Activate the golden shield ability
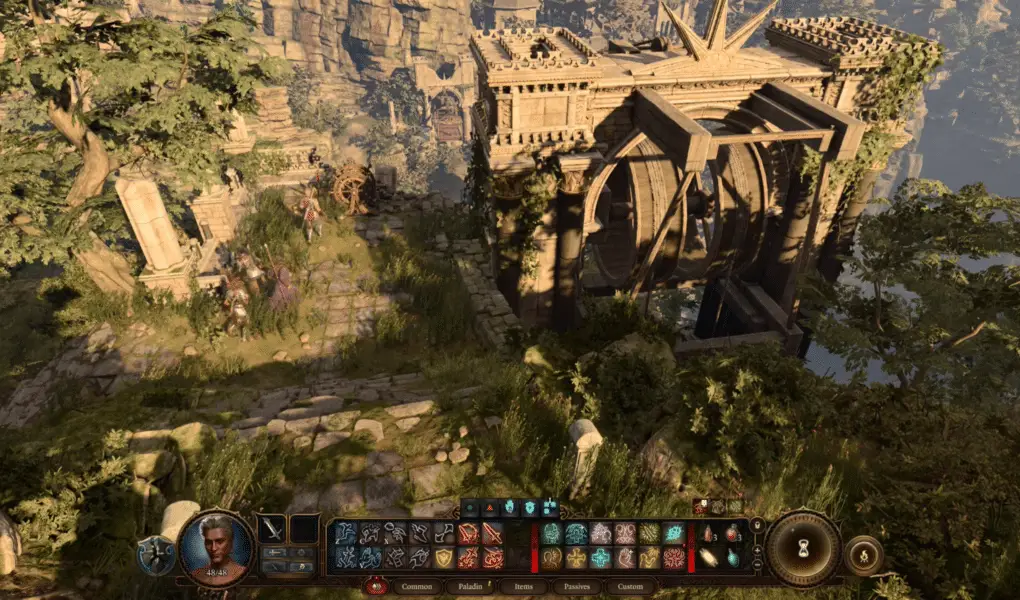This screenshot has width=1020, height=600. point(443,558)
